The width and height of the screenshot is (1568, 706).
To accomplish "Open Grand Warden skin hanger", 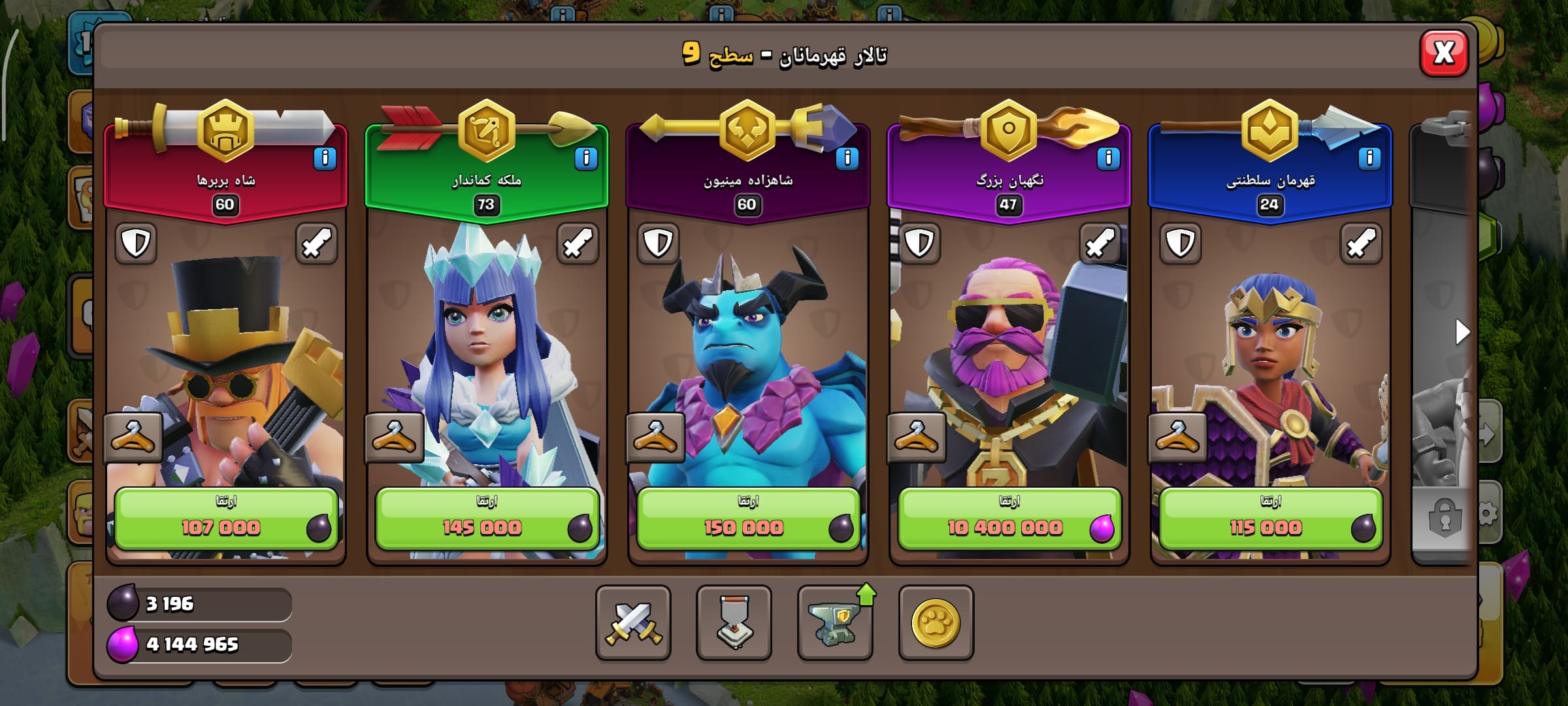I will coord(917,437).
